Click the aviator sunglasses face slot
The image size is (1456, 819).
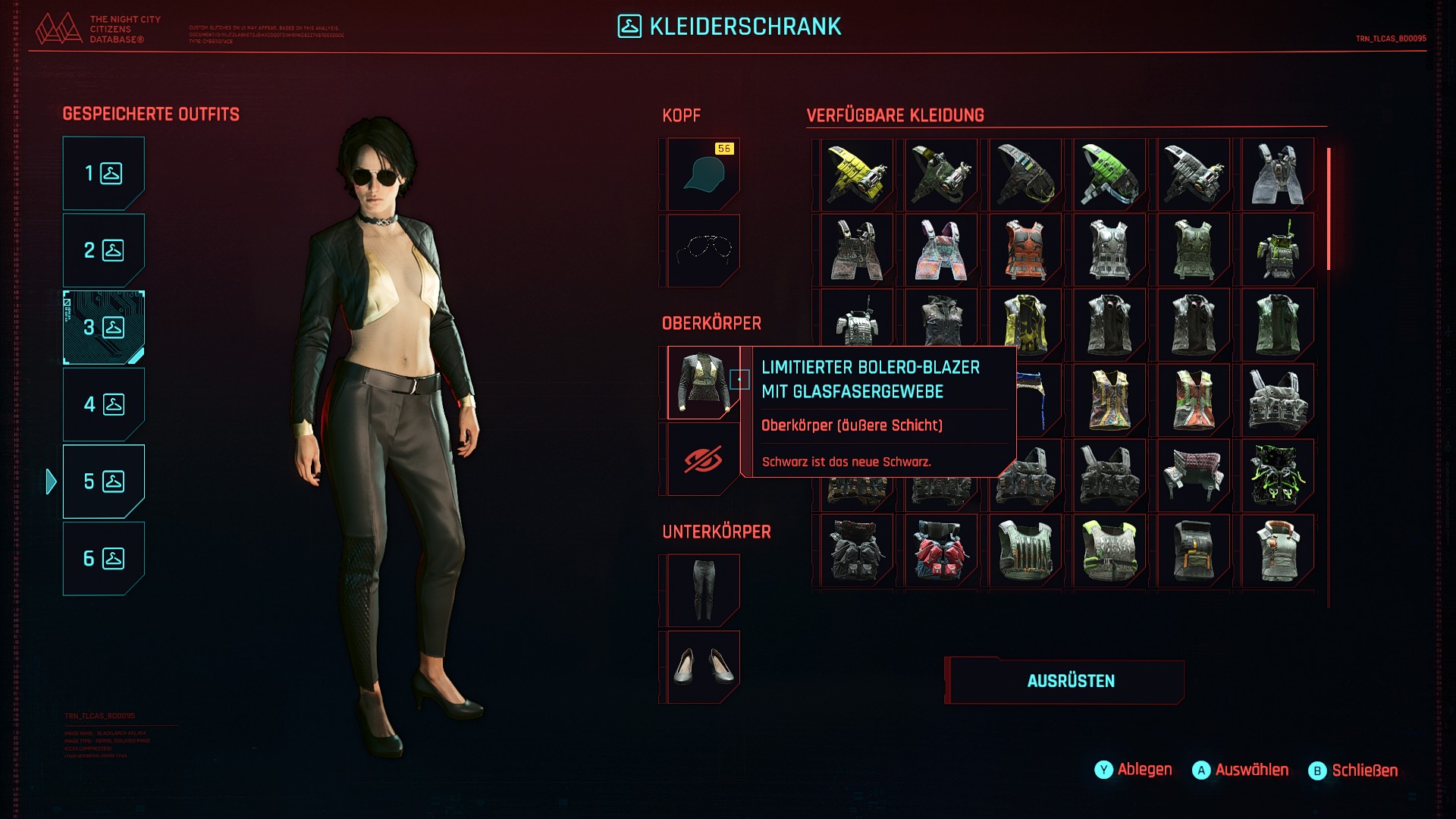coord(703,250)
